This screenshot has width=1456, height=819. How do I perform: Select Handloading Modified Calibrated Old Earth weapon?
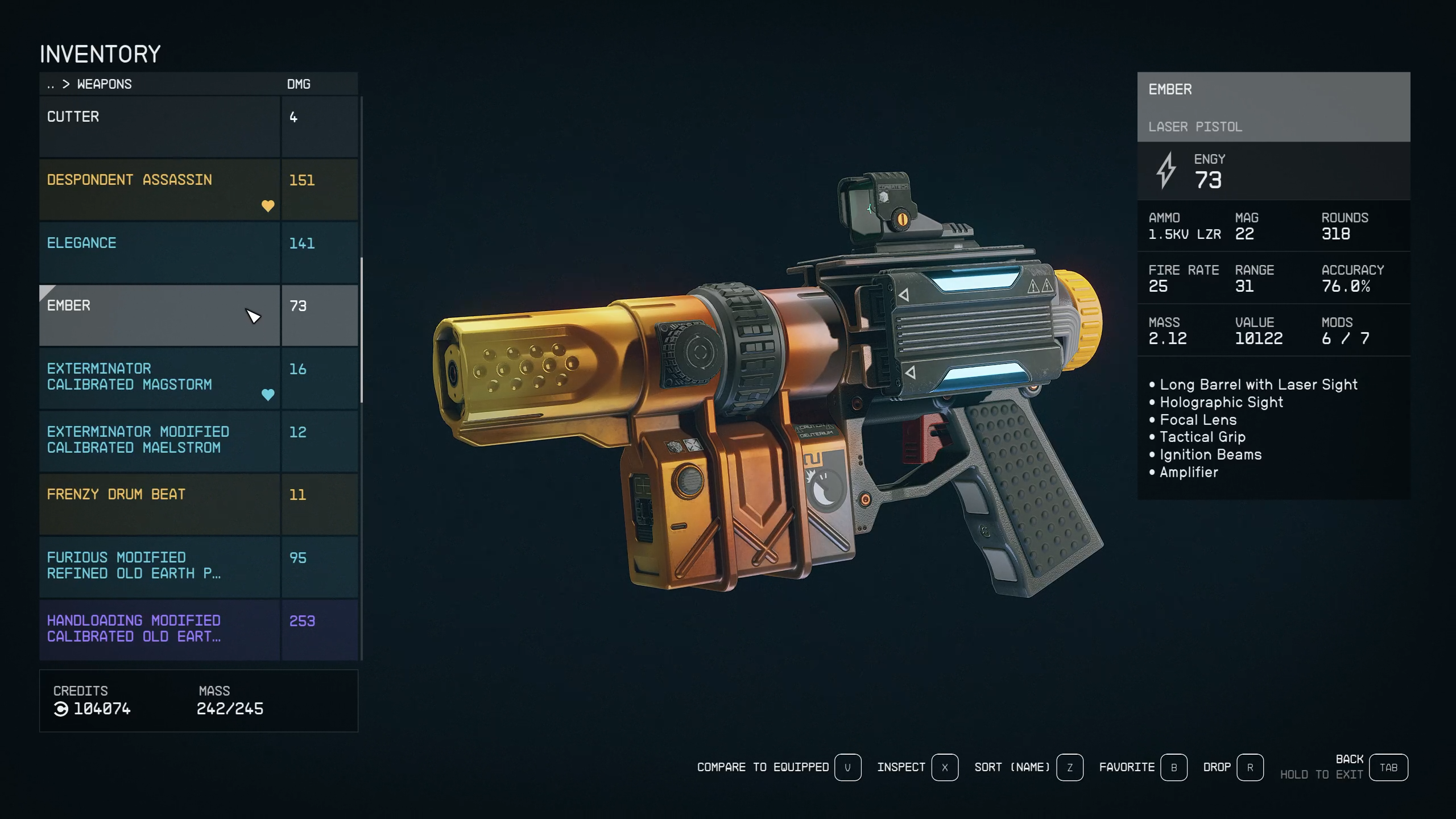tap(159, 628)
